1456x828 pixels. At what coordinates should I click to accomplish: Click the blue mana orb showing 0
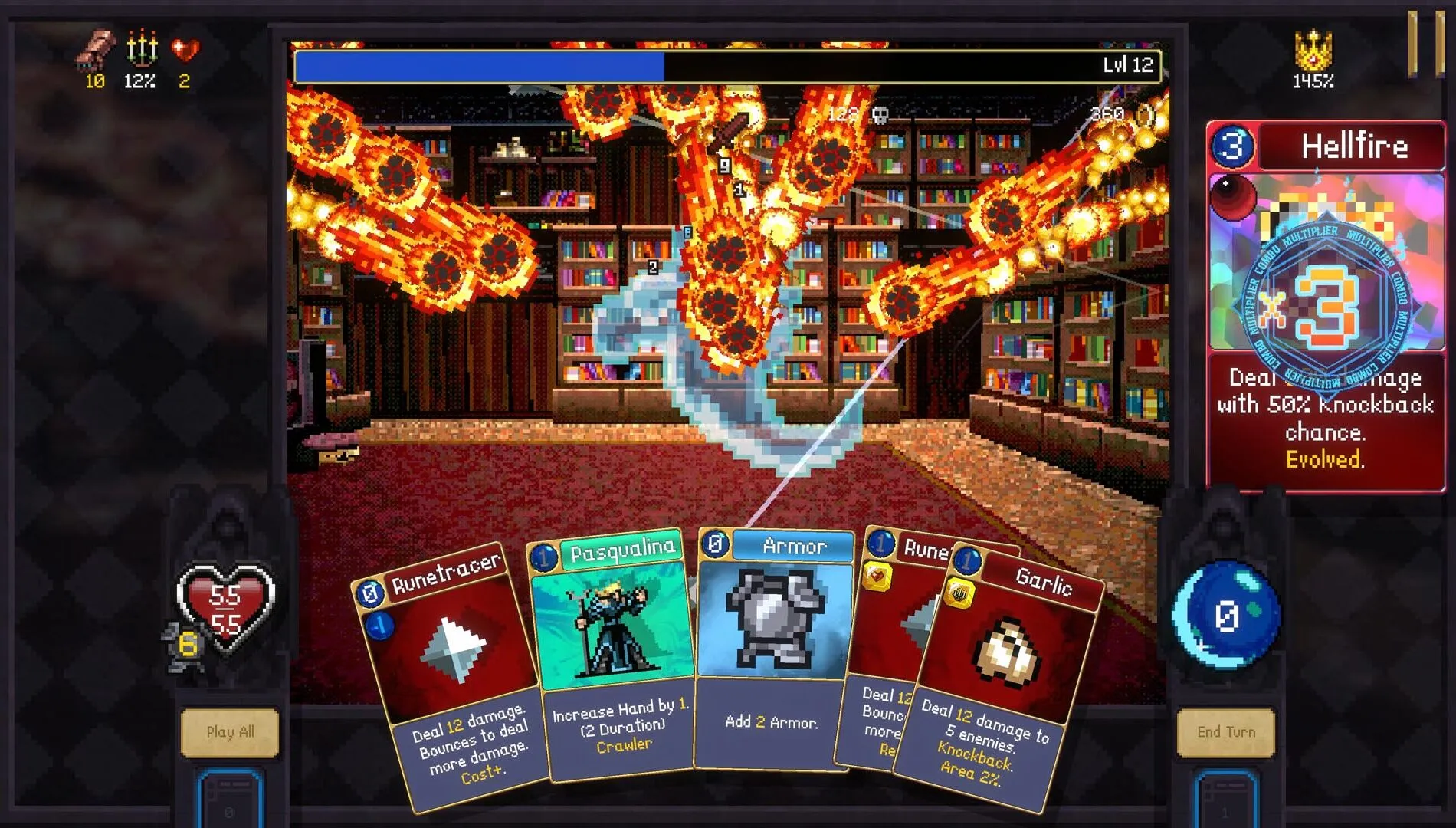1226,613
